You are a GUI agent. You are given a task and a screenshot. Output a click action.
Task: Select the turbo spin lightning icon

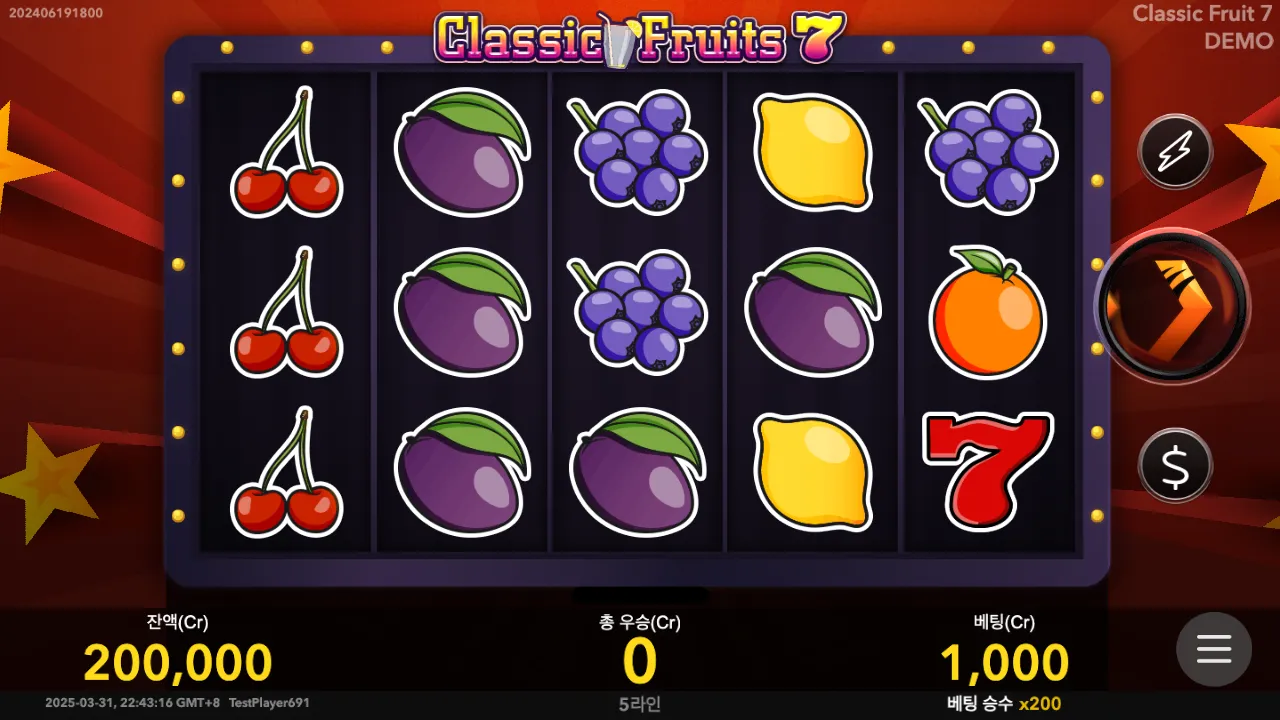click(x=1175, y=152)
